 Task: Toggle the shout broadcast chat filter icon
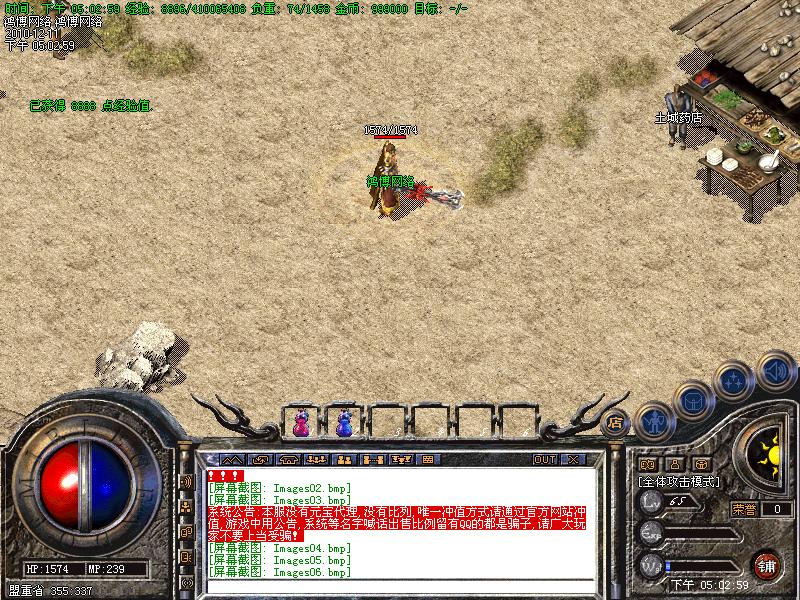[186, 481]
